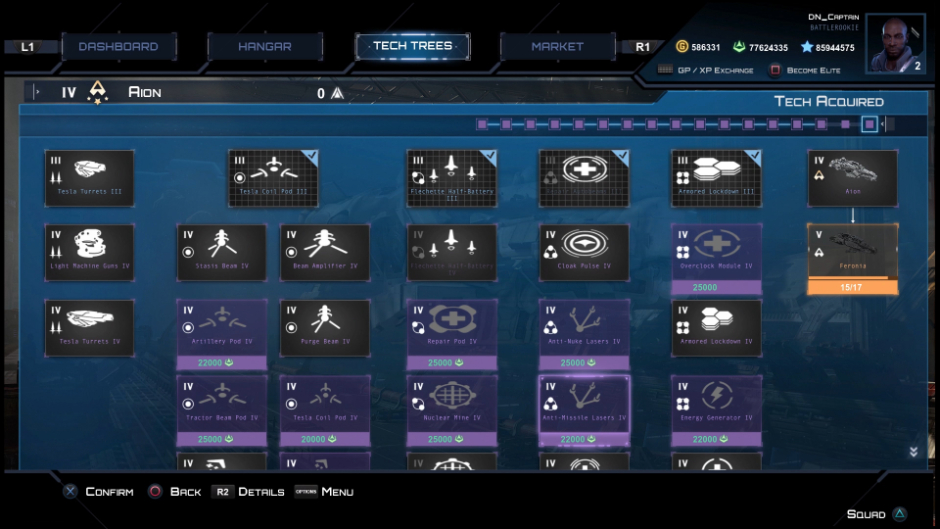Screen dimensions: 940x529
Task: Select the Tractor Beam Pod IV upgrade
Action: 222,409
